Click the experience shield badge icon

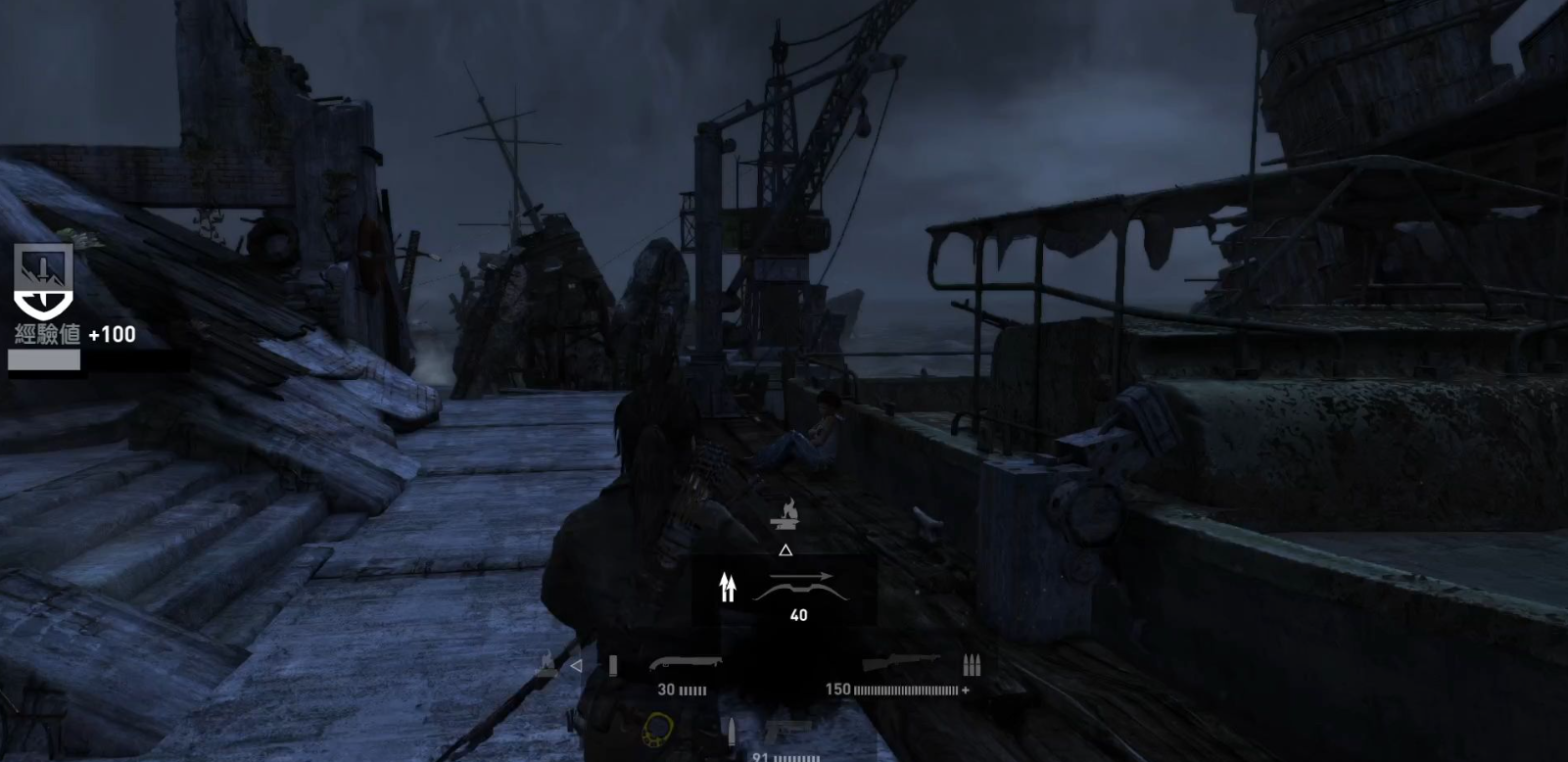[x=43, y=281]
